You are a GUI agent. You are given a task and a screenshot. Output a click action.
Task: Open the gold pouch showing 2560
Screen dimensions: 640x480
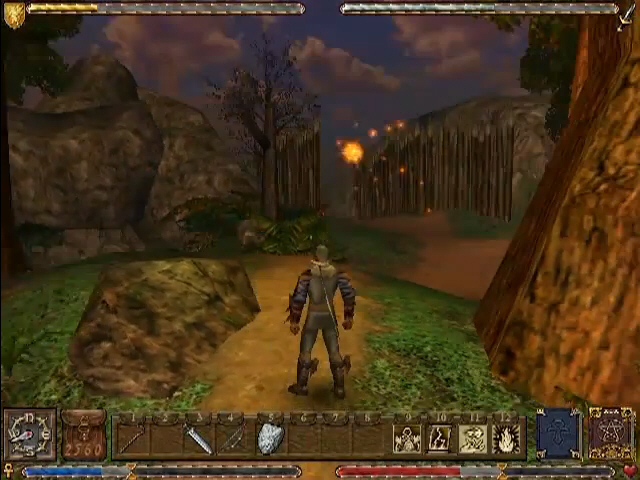pos(84,436)
